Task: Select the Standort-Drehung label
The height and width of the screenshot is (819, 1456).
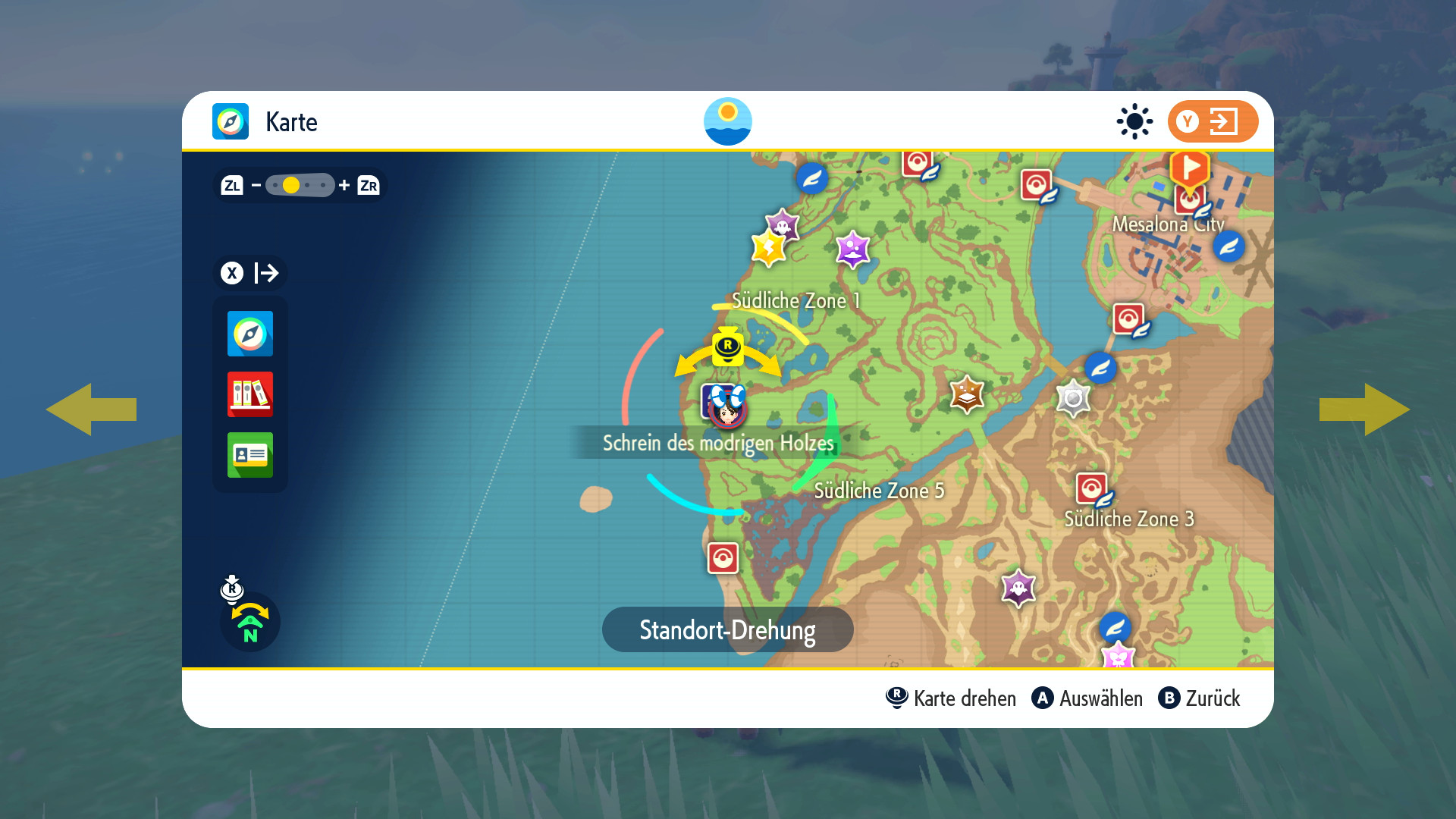Action: [x=727, y=630]
